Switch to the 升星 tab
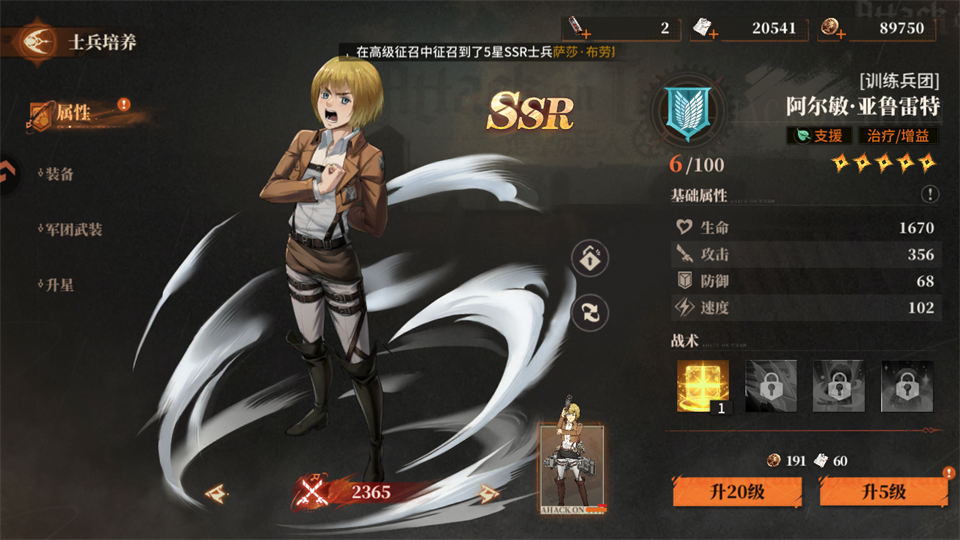This screenshot has height=540, width=960. (x=59, y=285)
